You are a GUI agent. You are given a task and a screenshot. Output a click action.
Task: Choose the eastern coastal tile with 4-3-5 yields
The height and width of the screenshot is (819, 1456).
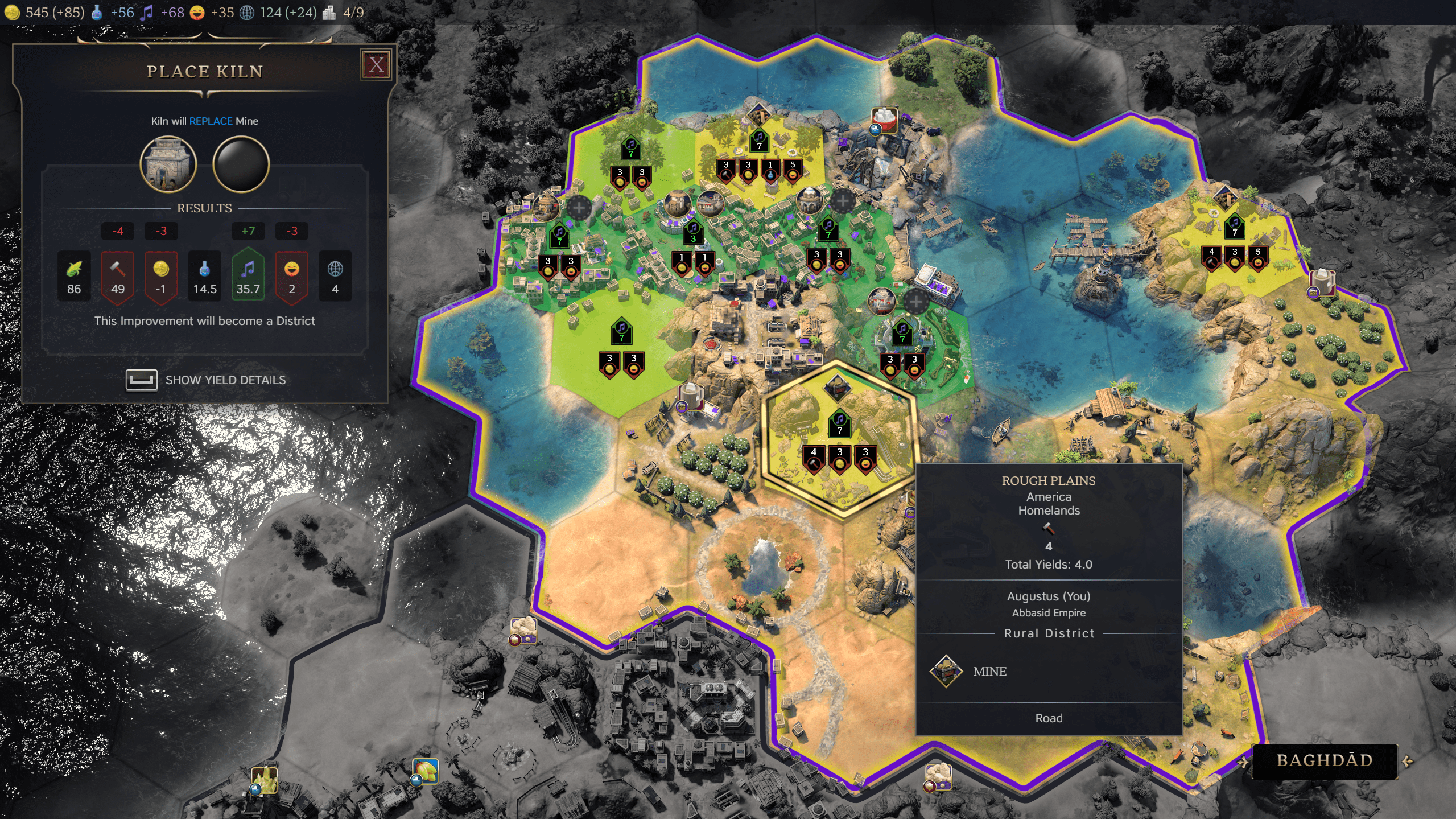pyautogui.click(x=1234, y=245)
